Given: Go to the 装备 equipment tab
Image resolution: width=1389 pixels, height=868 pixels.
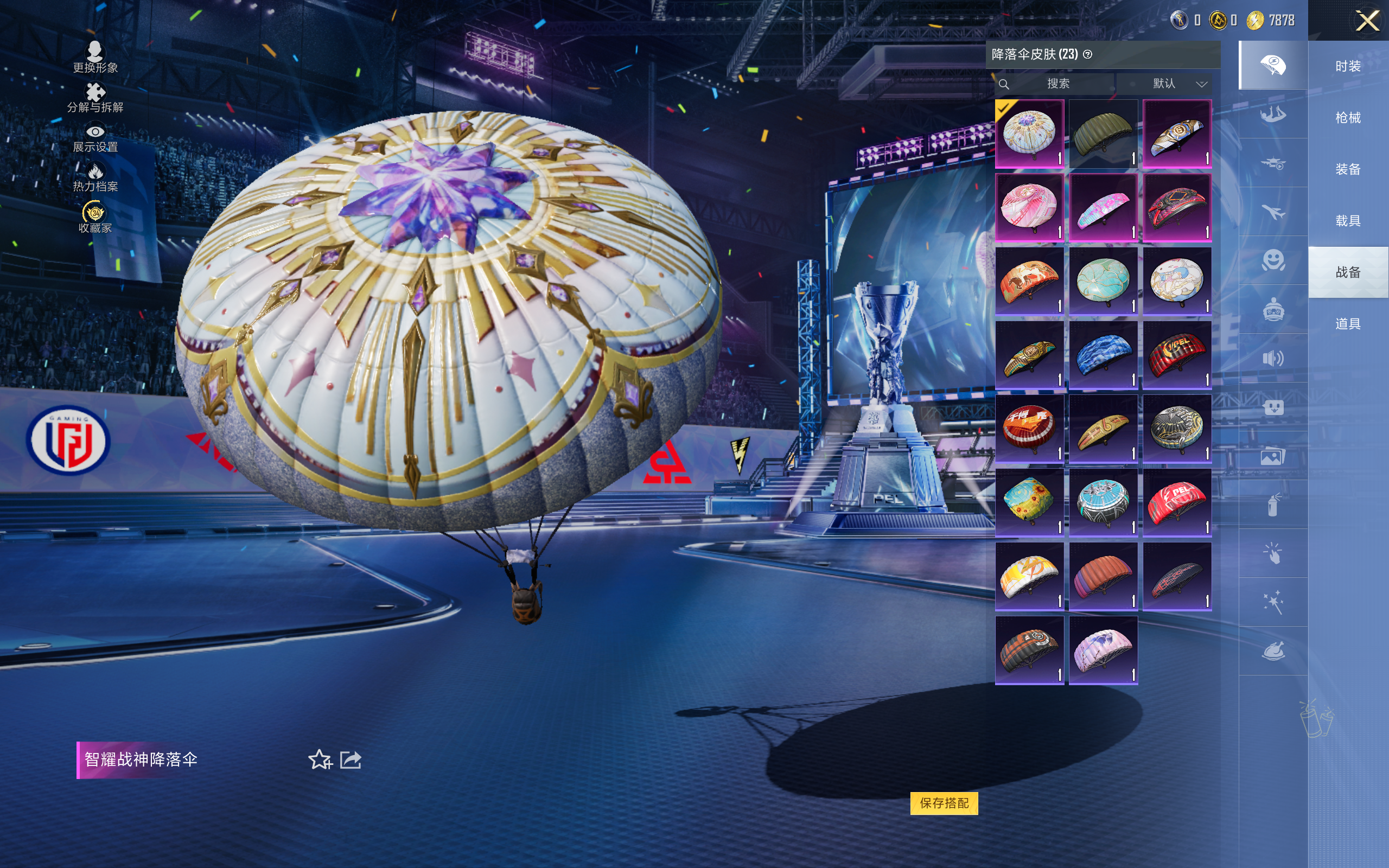Looking at the screenshot, I should click(x=1348, y=169).
